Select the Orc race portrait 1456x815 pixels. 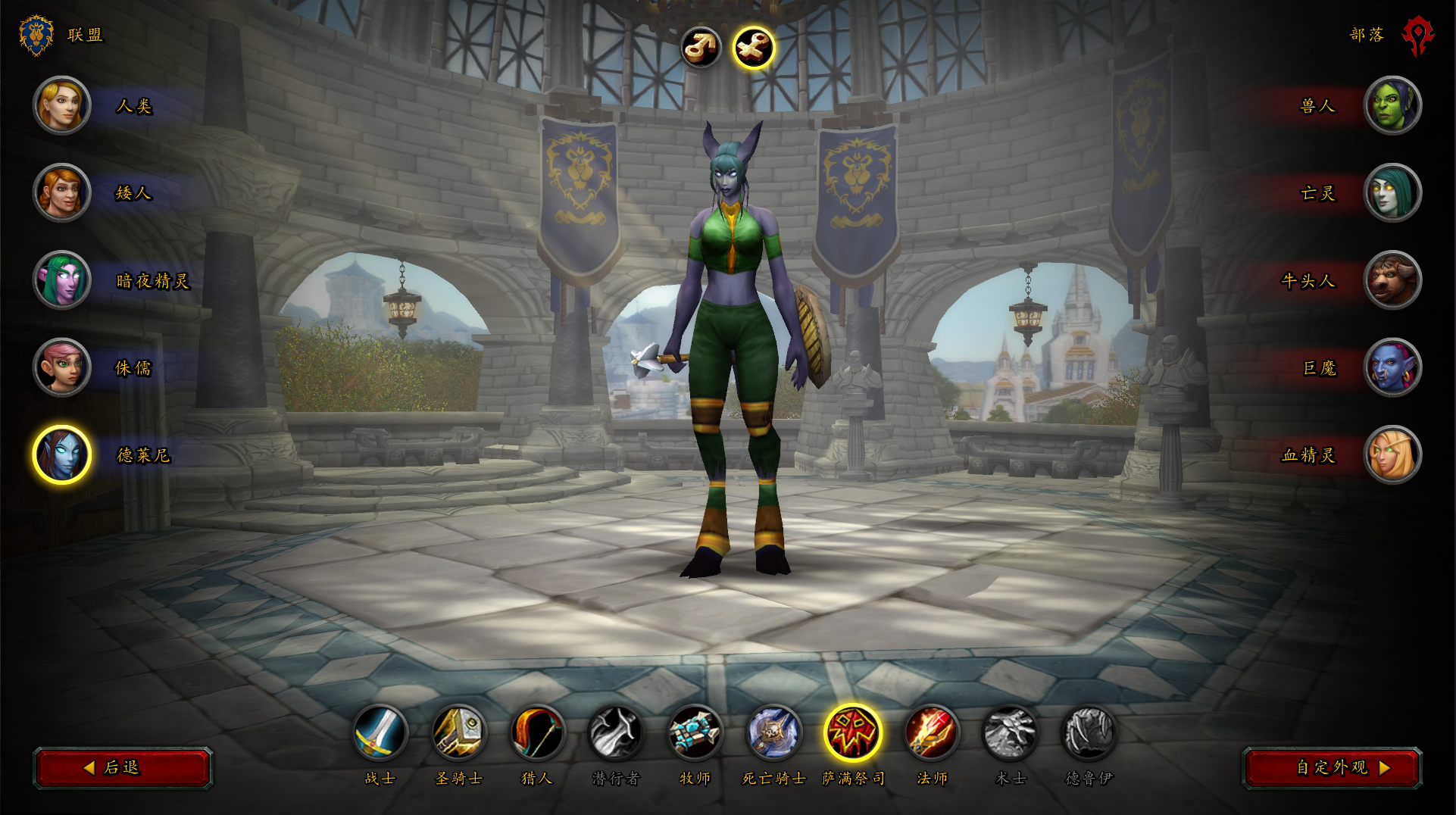click(1392, 105)
